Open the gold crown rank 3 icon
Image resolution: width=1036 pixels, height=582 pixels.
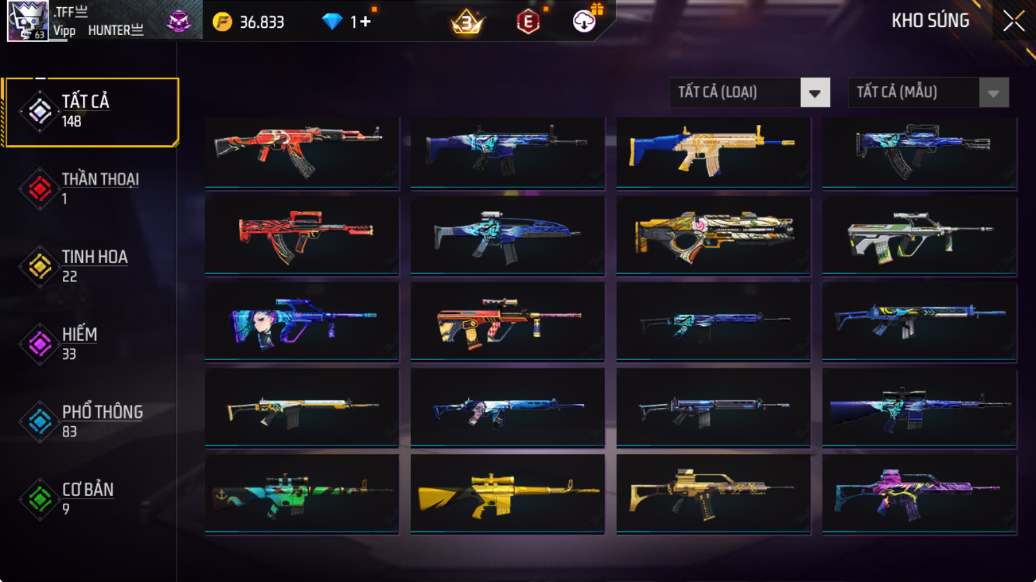click(466, 21)
